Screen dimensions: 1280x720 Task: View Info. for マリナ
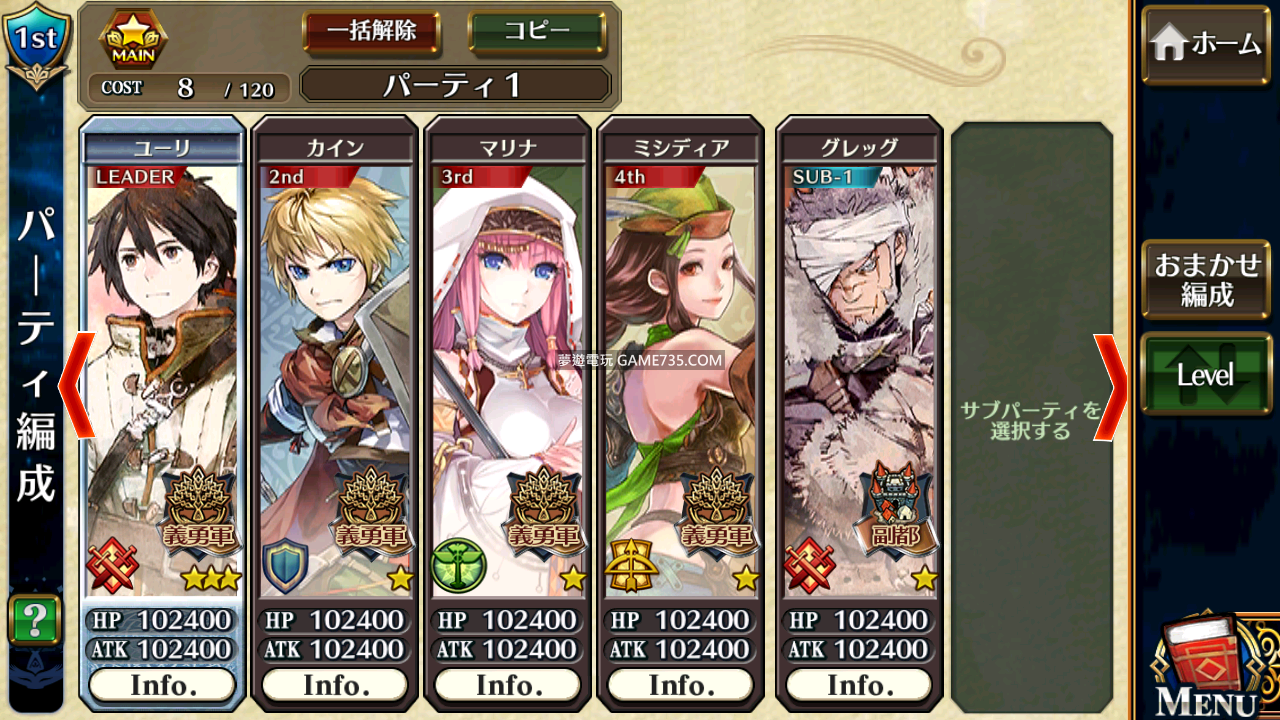[508, 686]
